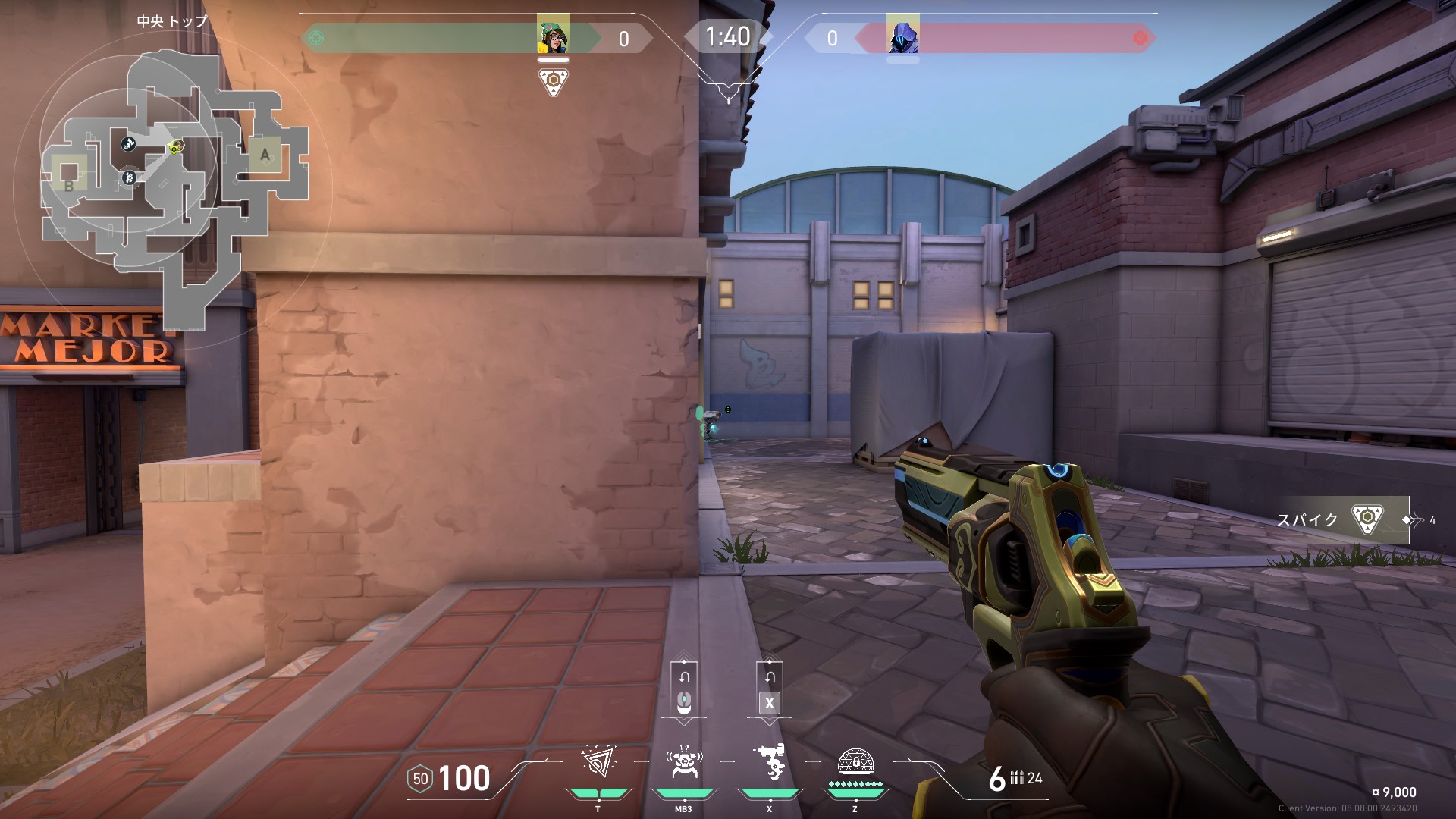Click the A site marker on the minimap

click(x=265, y=155)
